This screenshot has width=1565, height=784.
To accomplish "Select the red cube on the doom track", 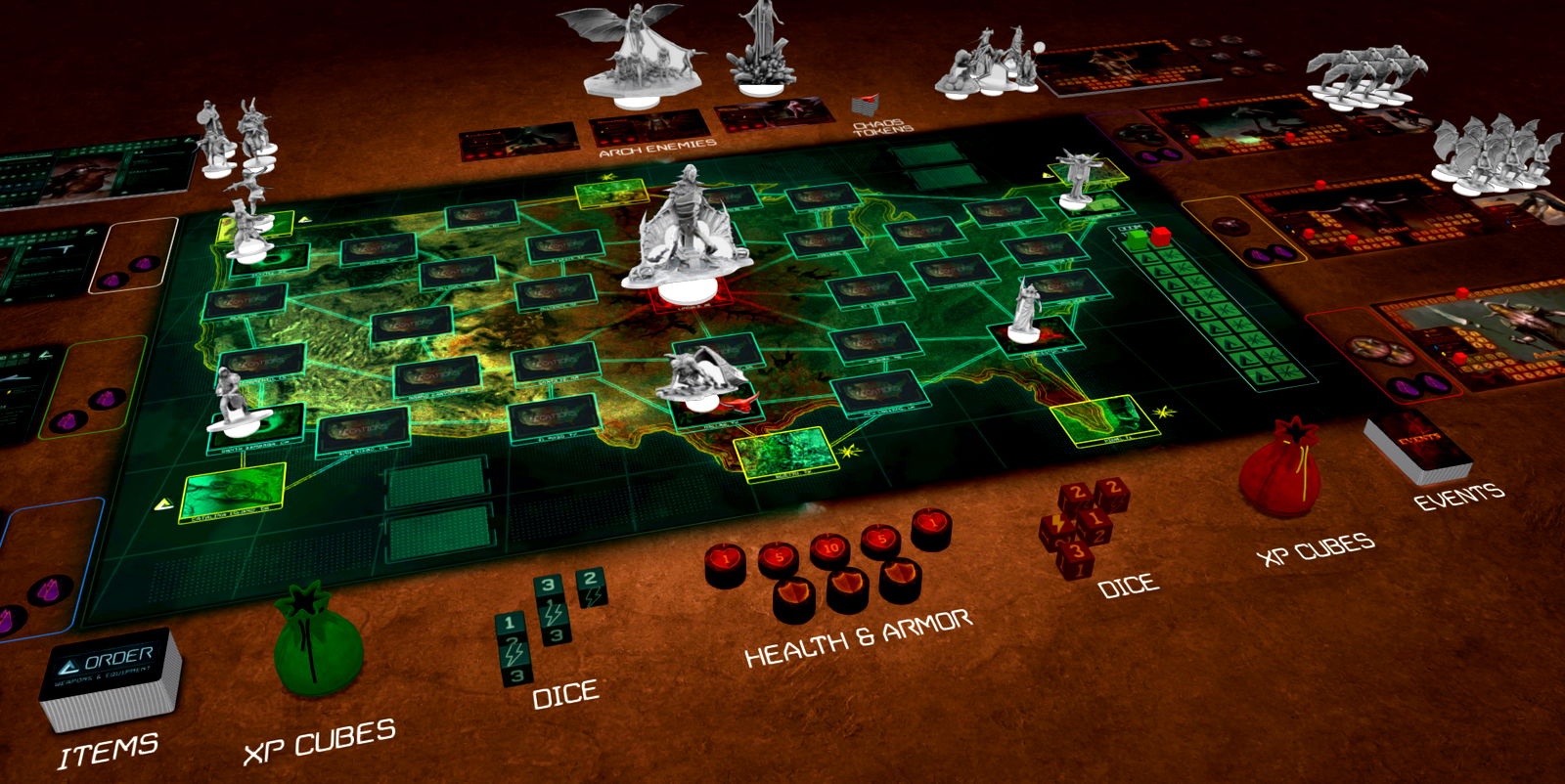I will 1161,236.
